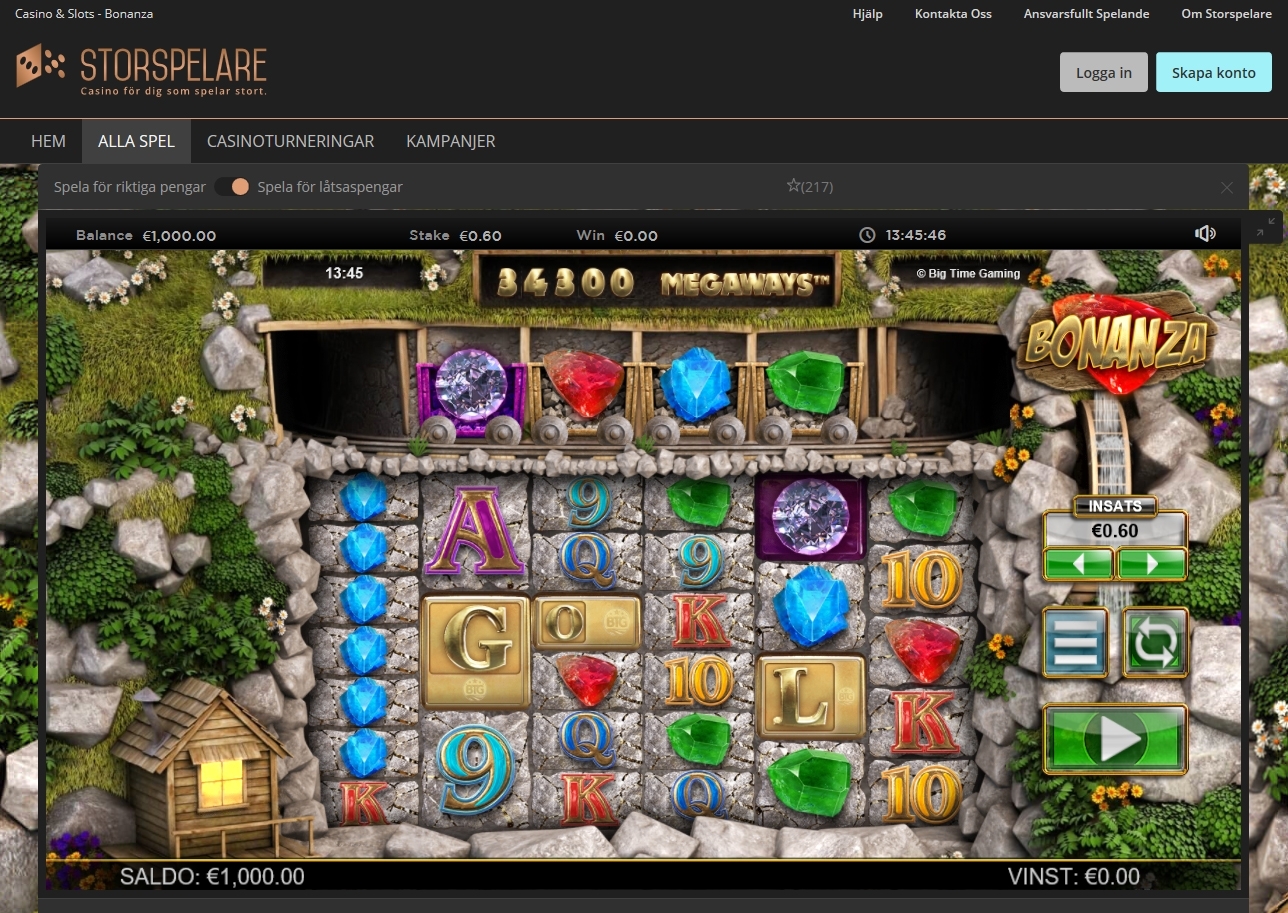Open the stake selector showing €0.60
This screenshot has width=1288, height=913.
(1115, 530)
